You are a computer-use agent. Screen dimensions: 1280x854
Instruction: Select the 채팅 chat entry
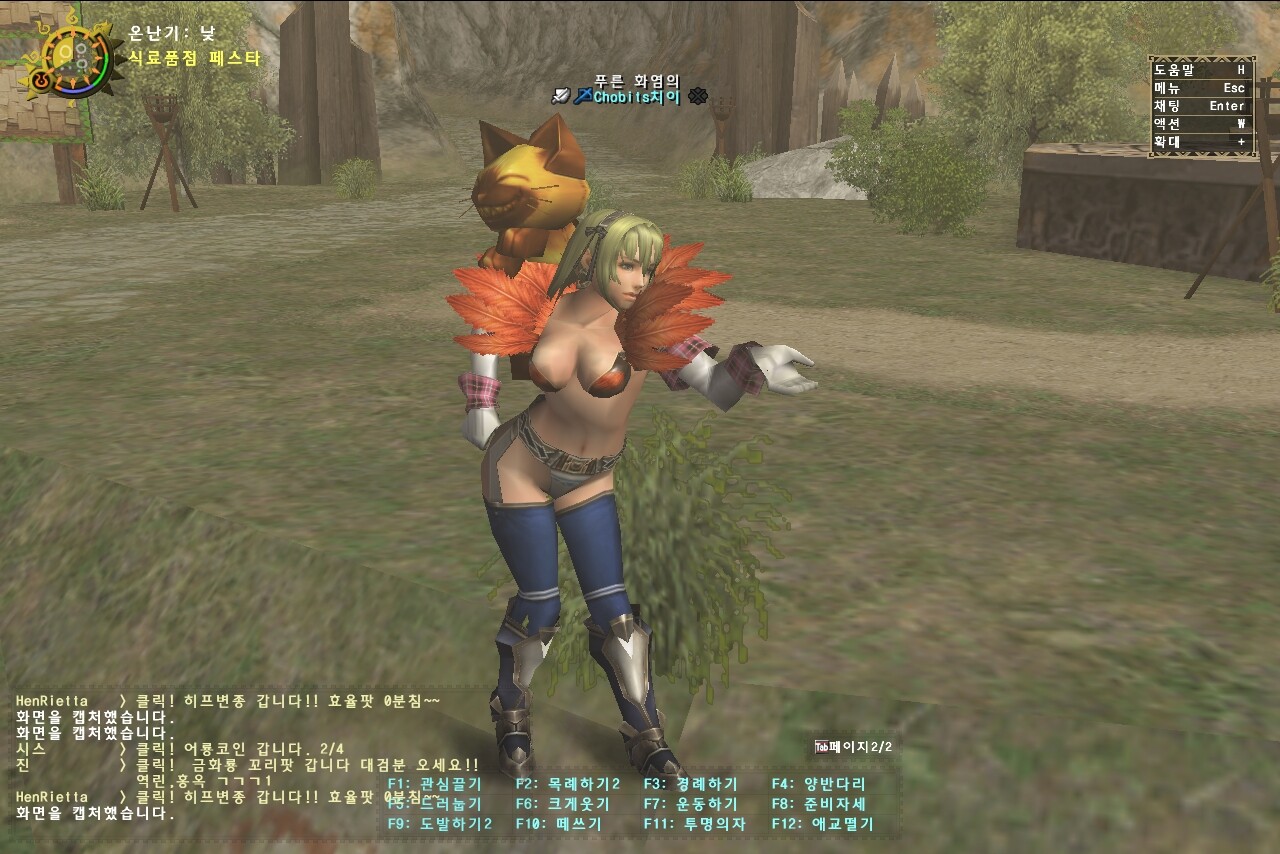pyautogui.click(x=1200, y=106)
